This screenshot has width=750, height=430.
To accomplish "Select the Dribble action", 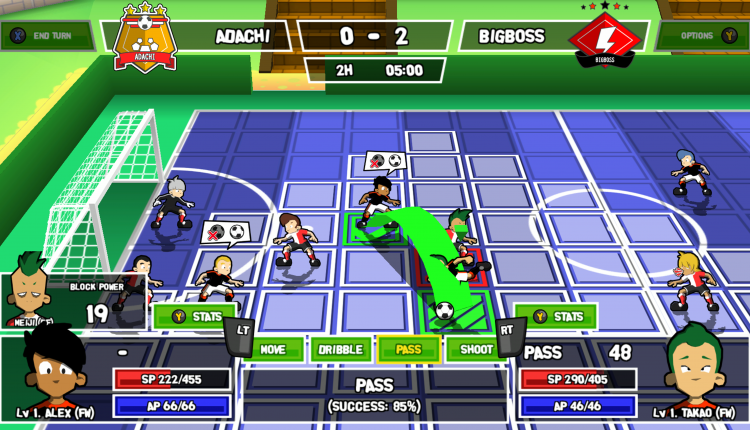I will click(338, 349).
